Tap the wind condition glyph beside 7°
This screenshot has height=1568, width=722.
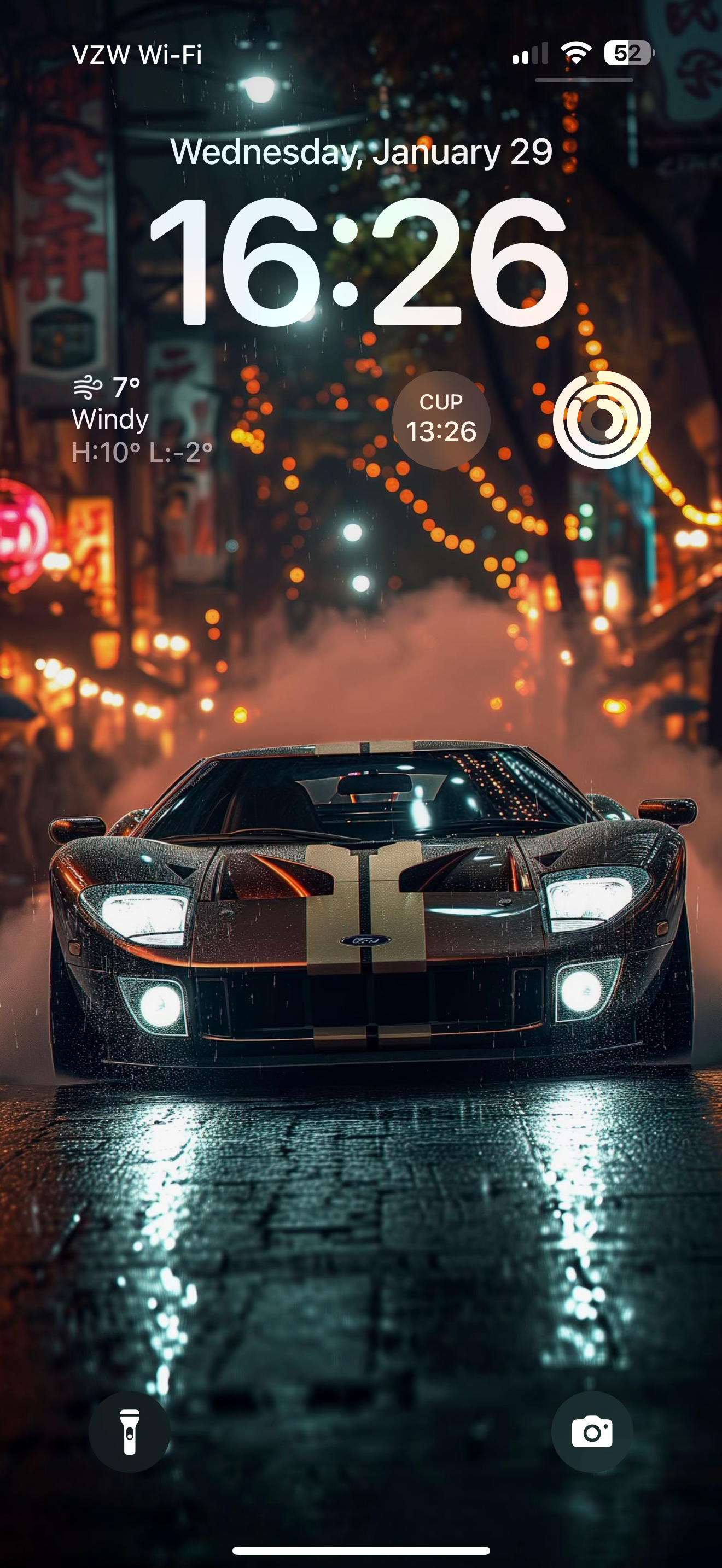click(x=88, y=388)
